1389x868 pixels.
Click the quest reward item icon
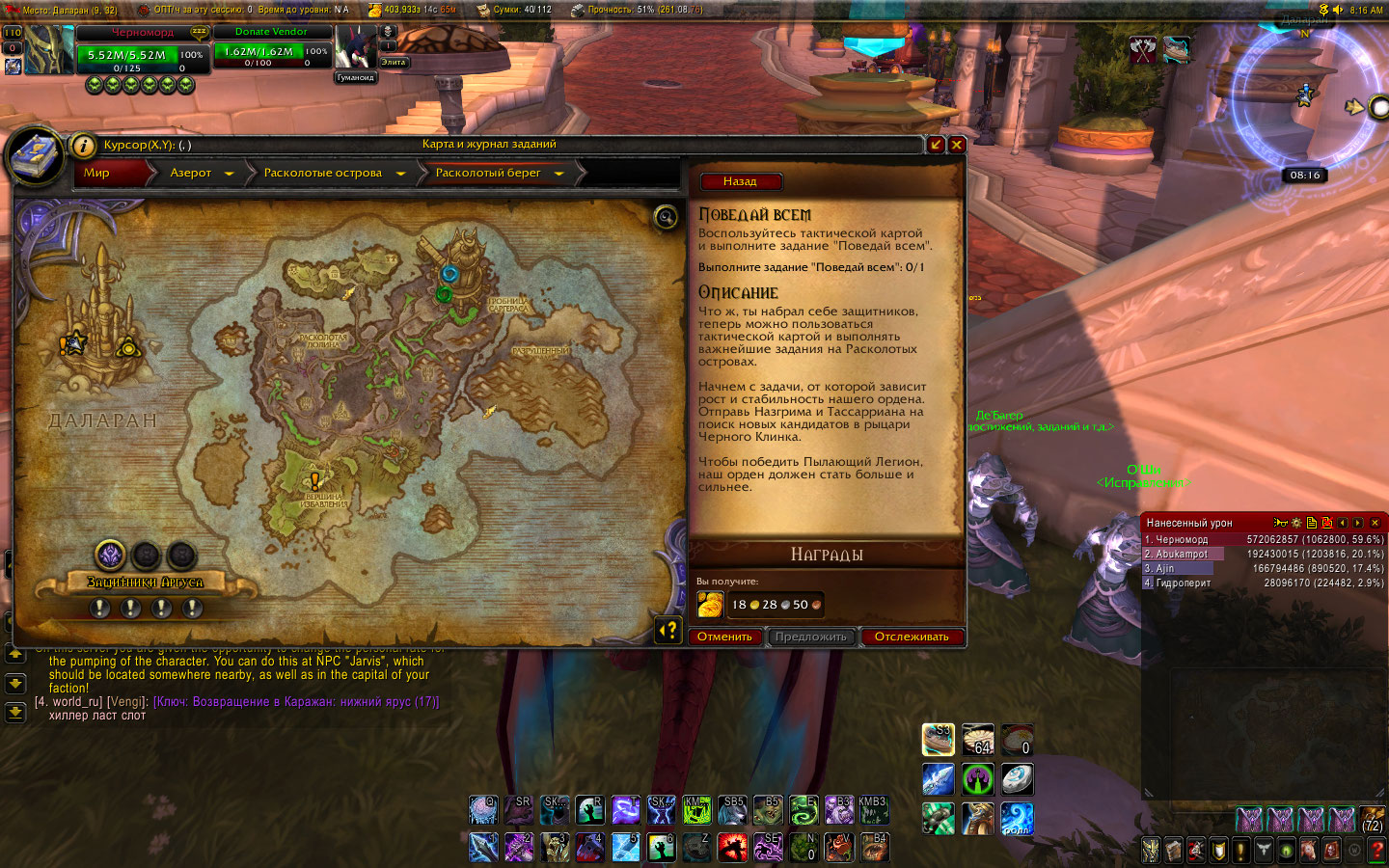[x=710, y=605]
